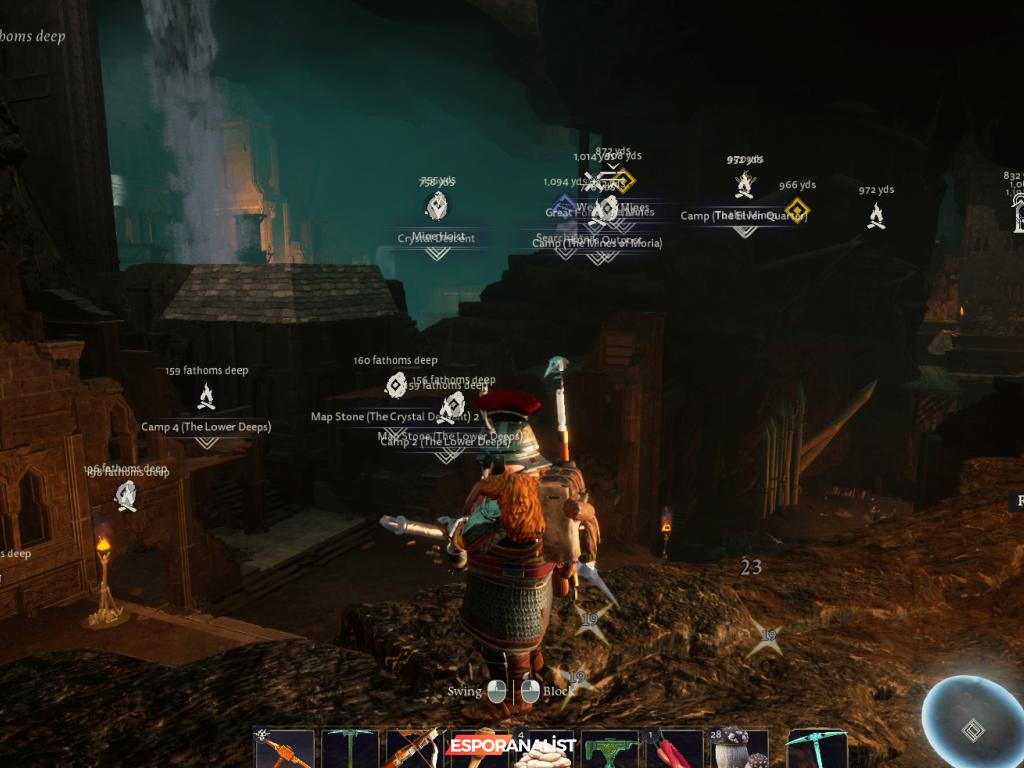
Task: Select the green tool hotbar slot
Action: point(610,749)
